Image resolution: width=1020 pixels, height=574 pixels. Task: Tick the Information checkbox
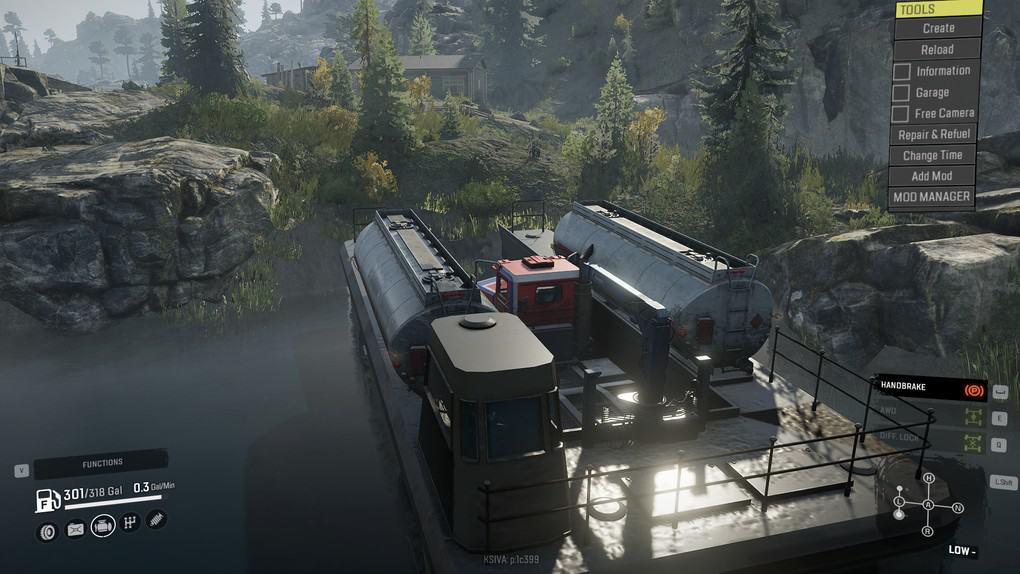[901, 71]
